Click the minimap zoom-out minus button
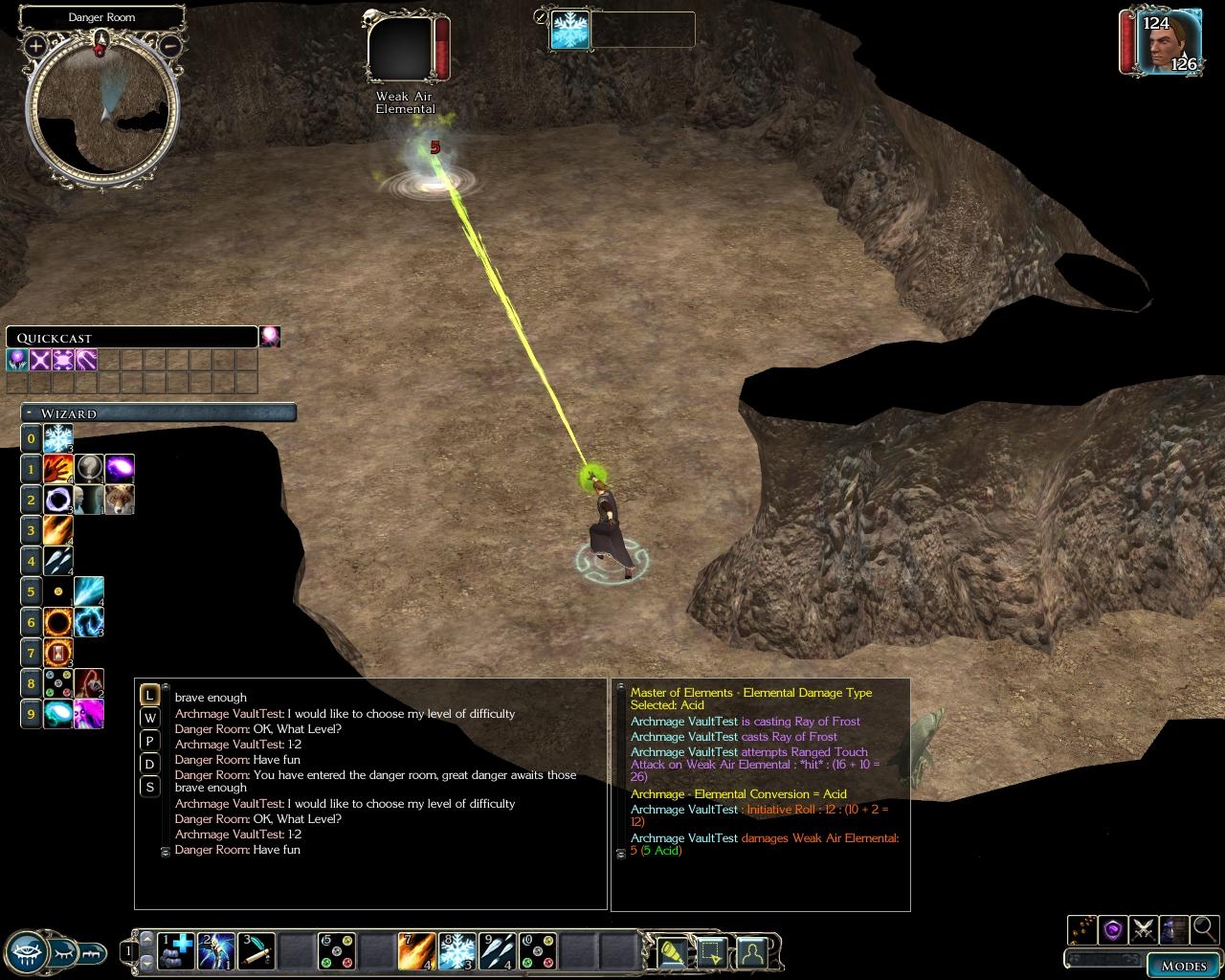This screenshot has height=980, width=1225. (x=169, y=45)
